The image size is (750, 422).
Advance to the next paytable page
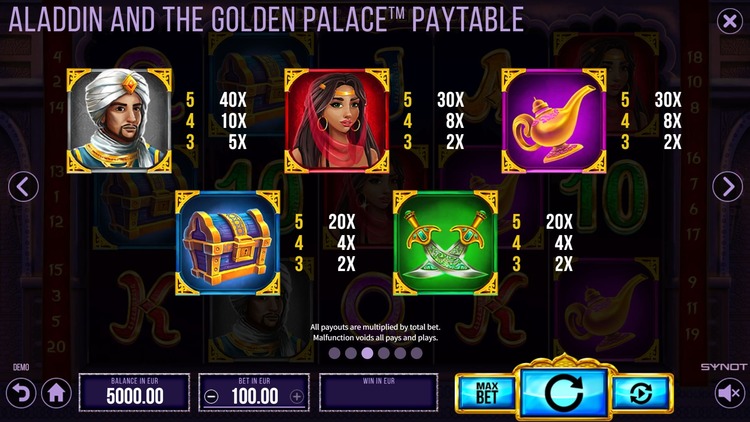tap(727, 186)
